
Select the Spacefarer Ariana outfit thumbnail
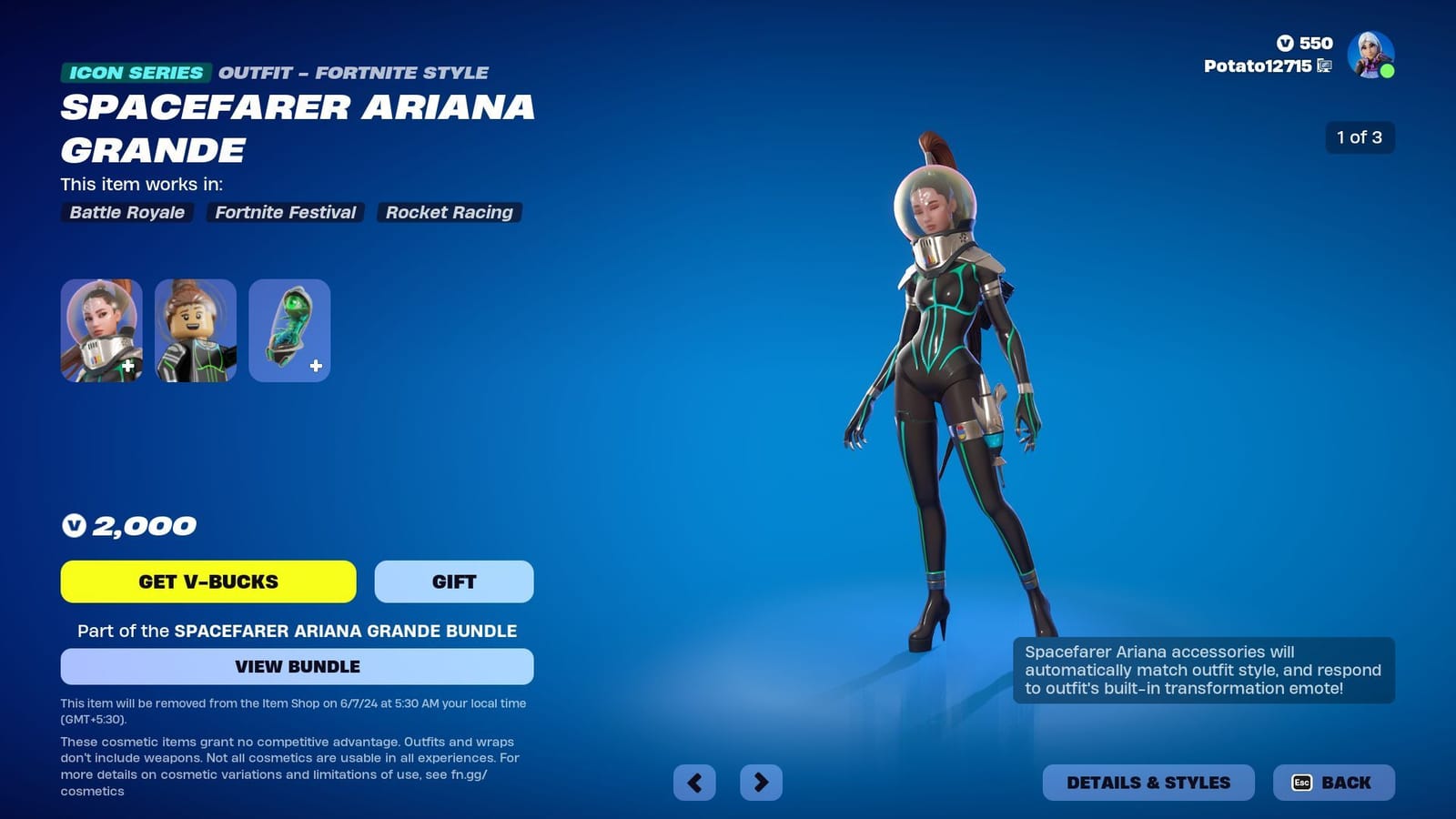point(101,330)
